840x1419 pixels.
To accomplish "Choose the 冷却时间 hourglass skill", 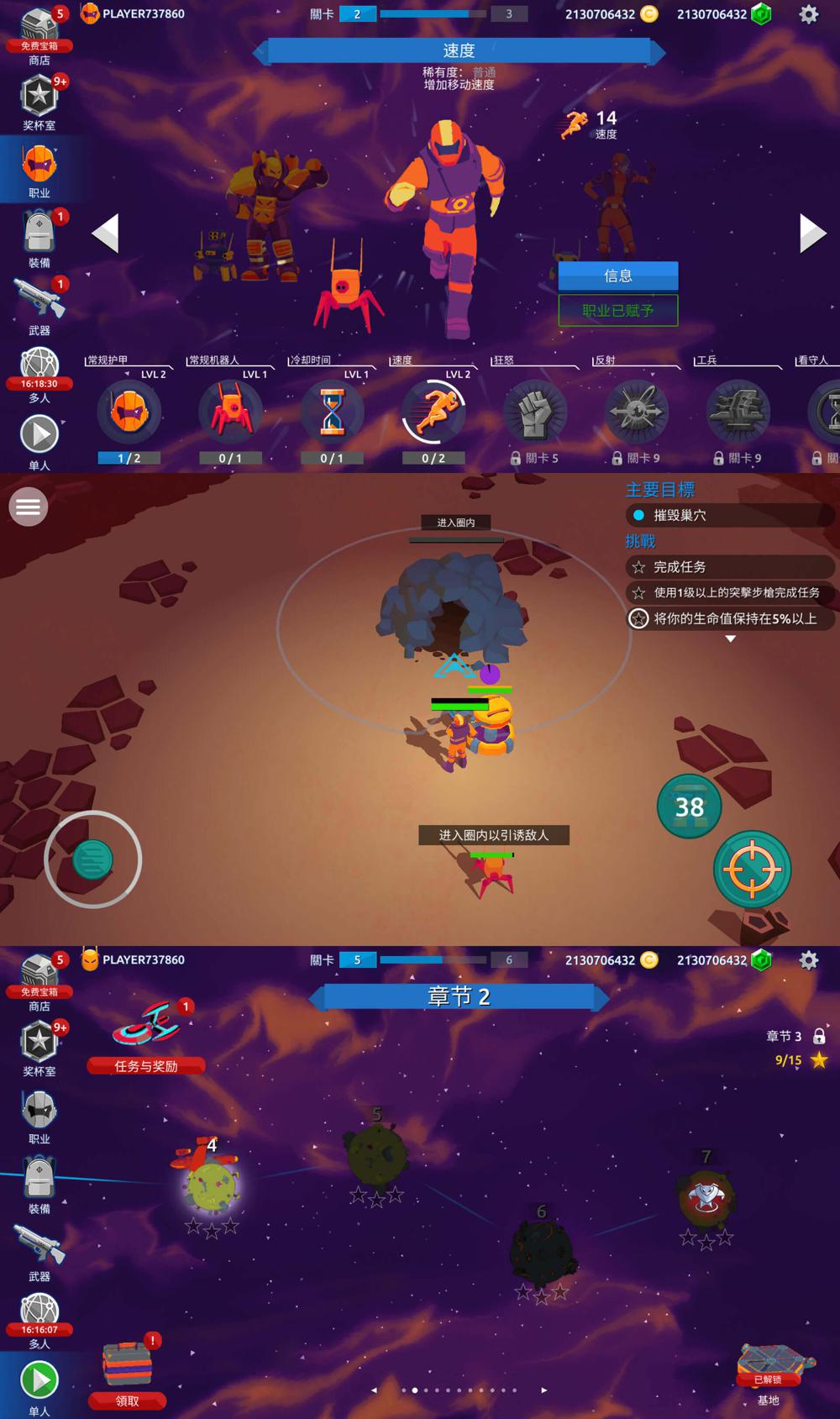I will [332, 412].
